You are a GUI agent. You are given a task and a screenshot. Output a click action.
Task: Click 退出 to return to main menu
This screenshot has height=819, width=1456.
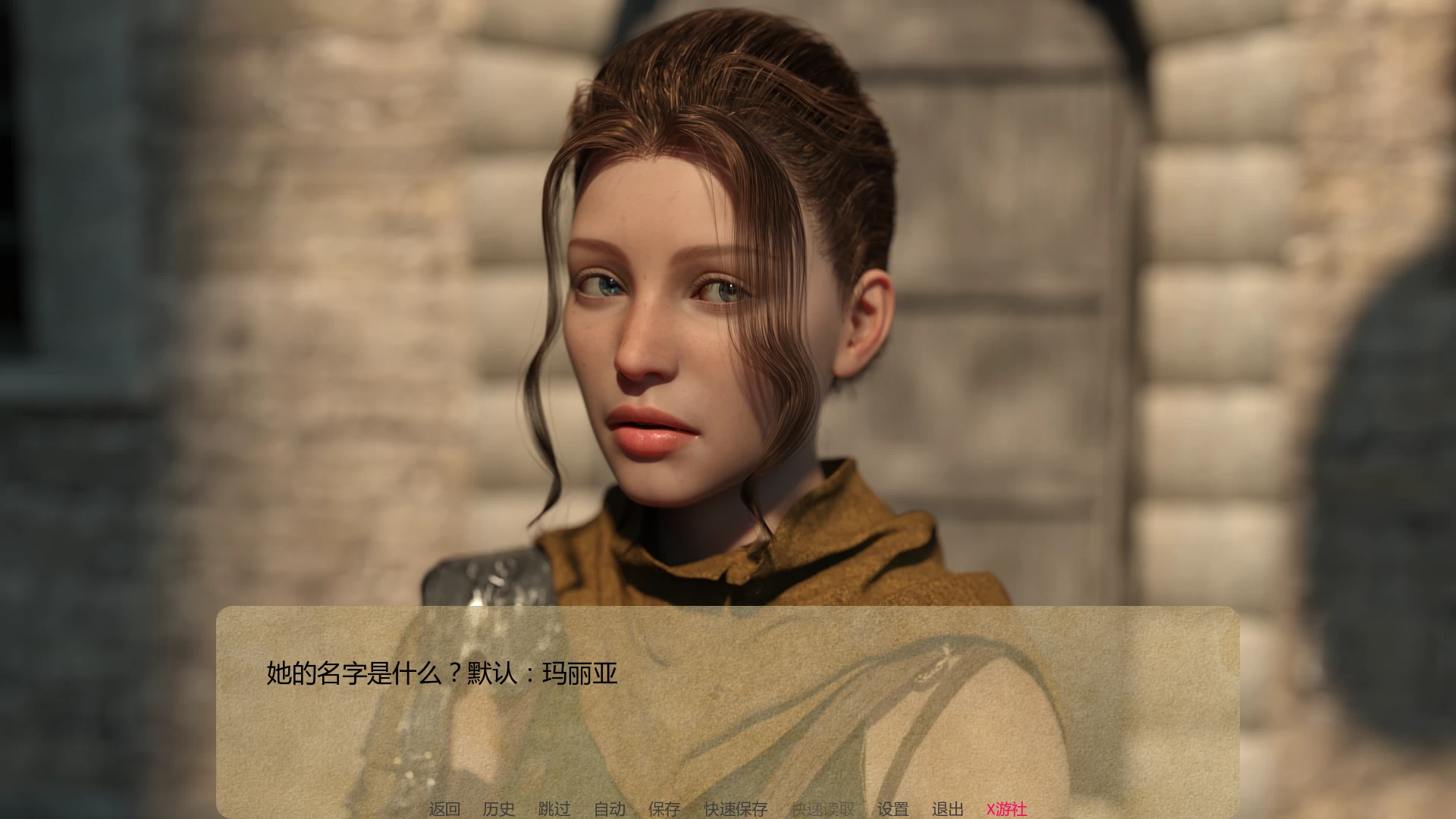pyautogui.click(x=946, y=808)
